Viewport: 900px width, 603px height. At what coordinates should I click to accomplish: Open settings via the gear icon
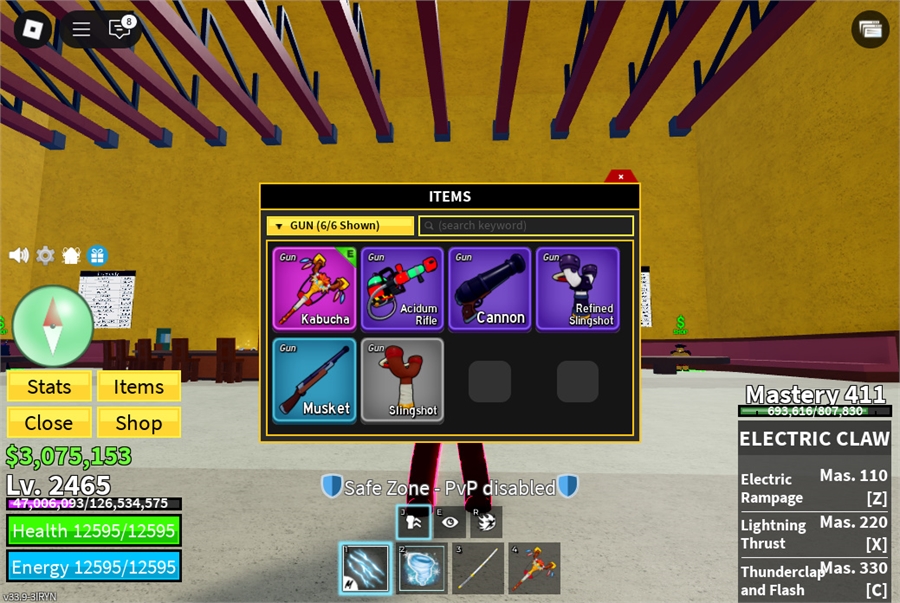tap(45, 255)
